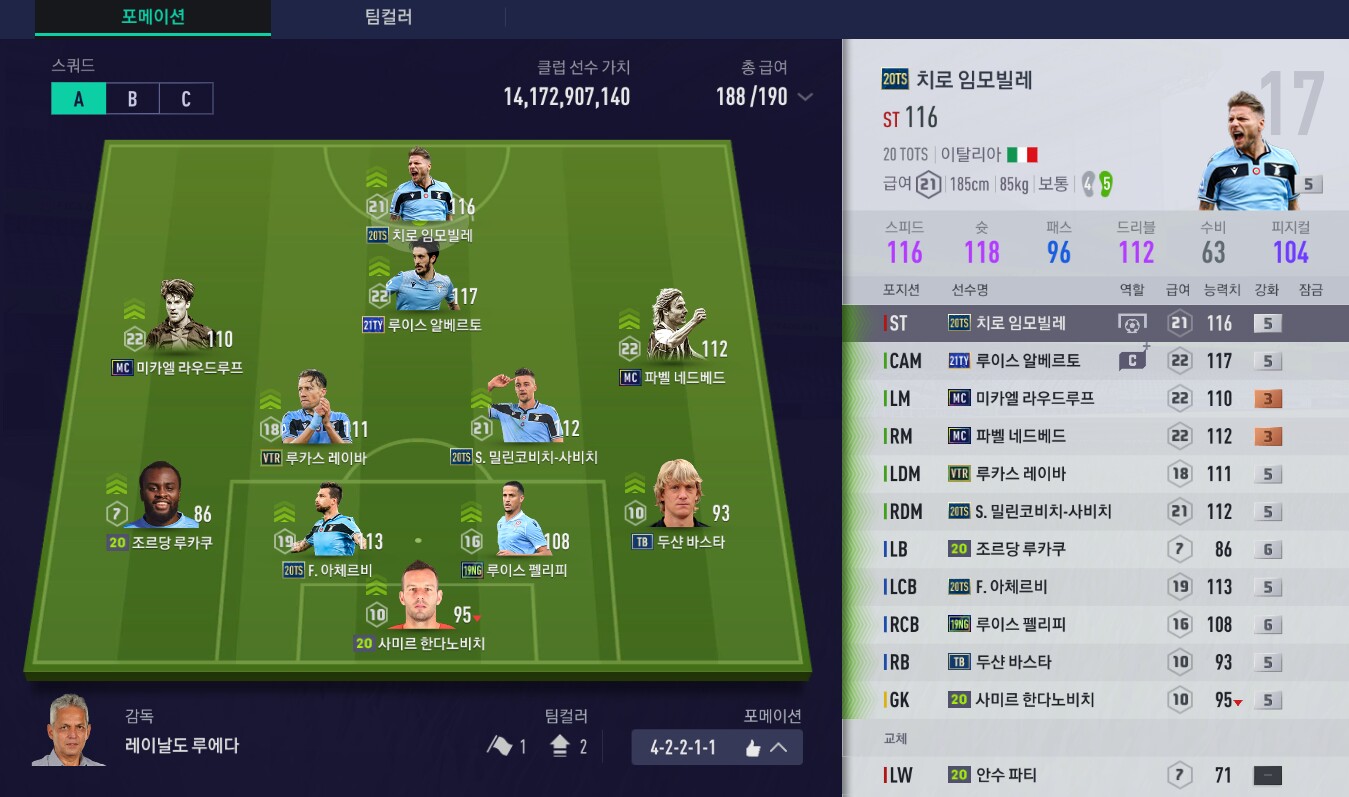
Task: Select the LCB F. 아체르비 list row
Action: pyautogui.click(x=1095, y=587)
